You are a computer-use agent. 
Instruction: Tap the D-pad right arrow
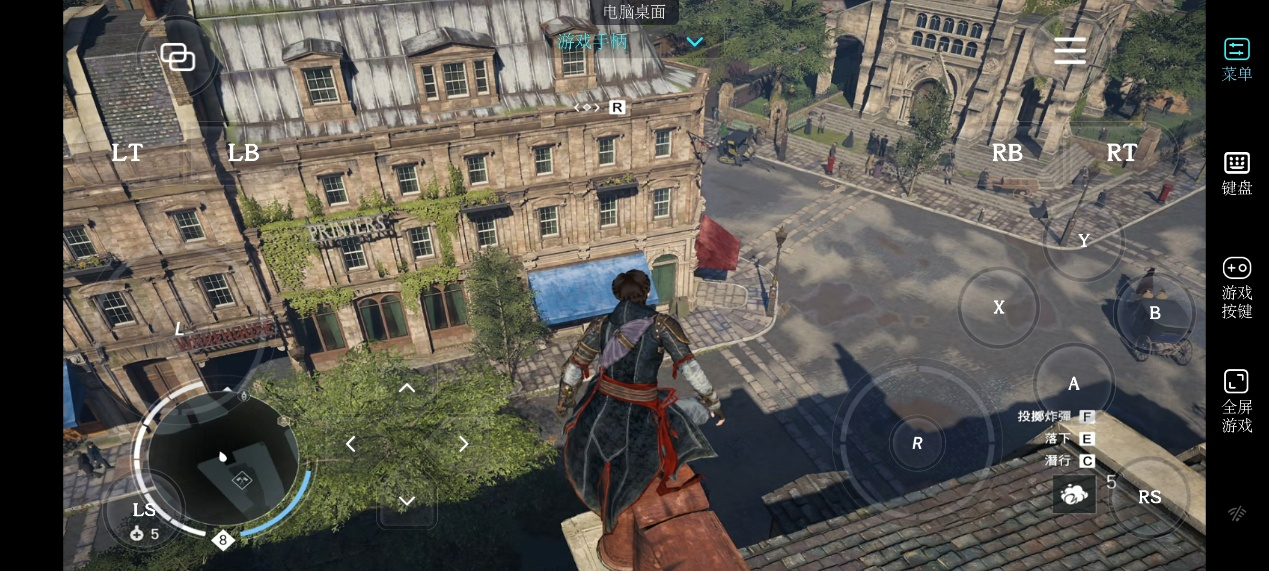[x=464, y=444]
